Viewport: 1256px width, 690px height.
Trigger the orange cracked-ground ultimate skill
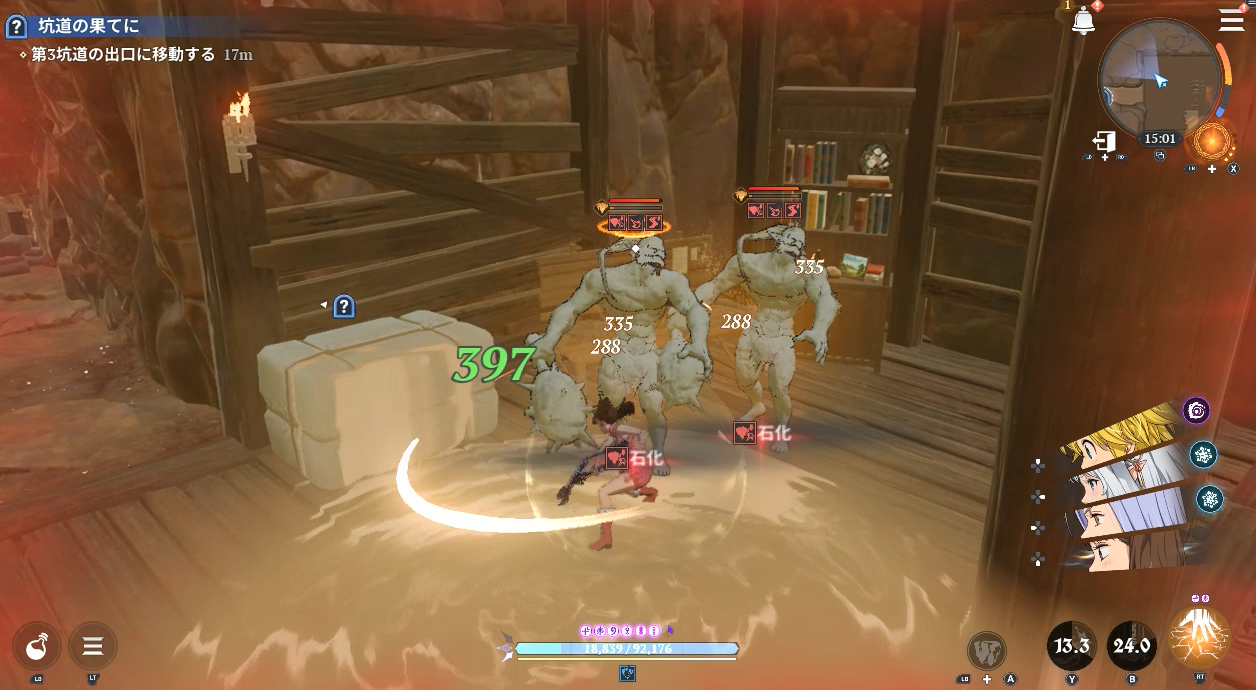[x=1198, y=638]
